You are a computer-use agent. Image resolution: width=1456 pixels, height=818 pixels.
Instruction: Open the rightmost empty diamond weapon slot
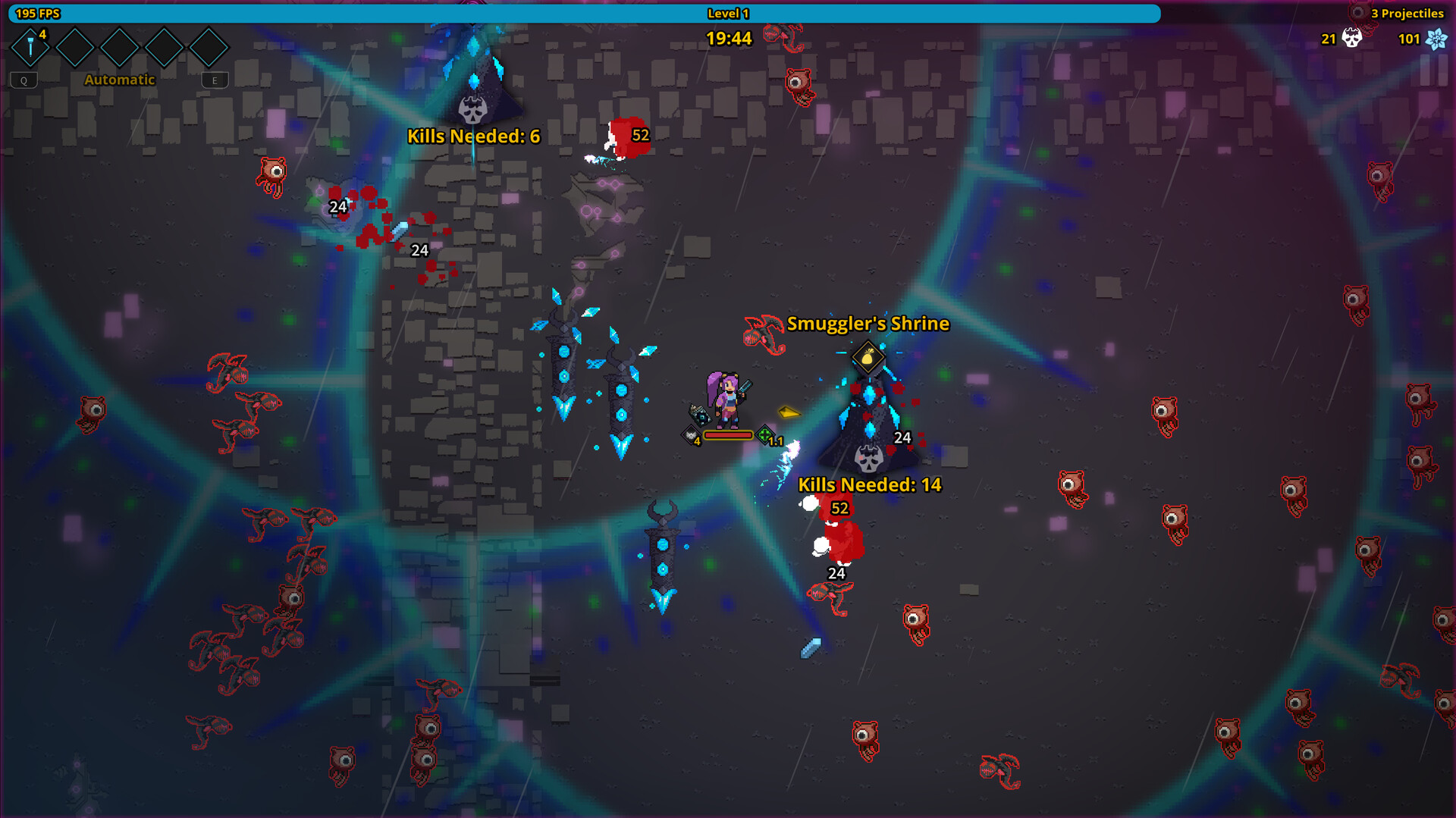pyautogui.click(x=209, y=47)
